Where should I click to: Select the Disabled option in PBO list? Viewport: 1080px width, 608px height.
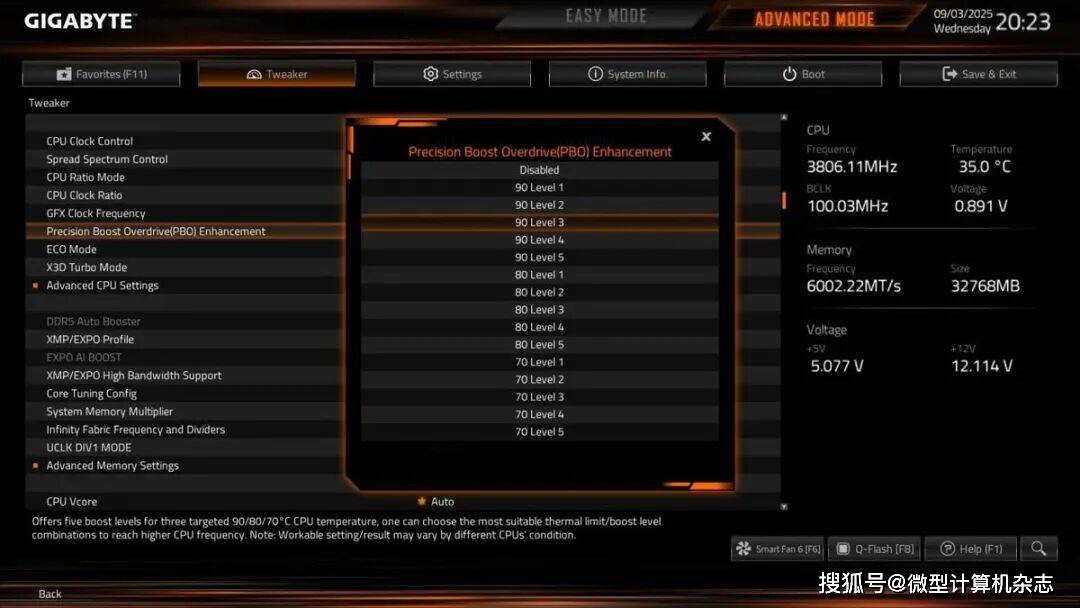click(539, 170)
